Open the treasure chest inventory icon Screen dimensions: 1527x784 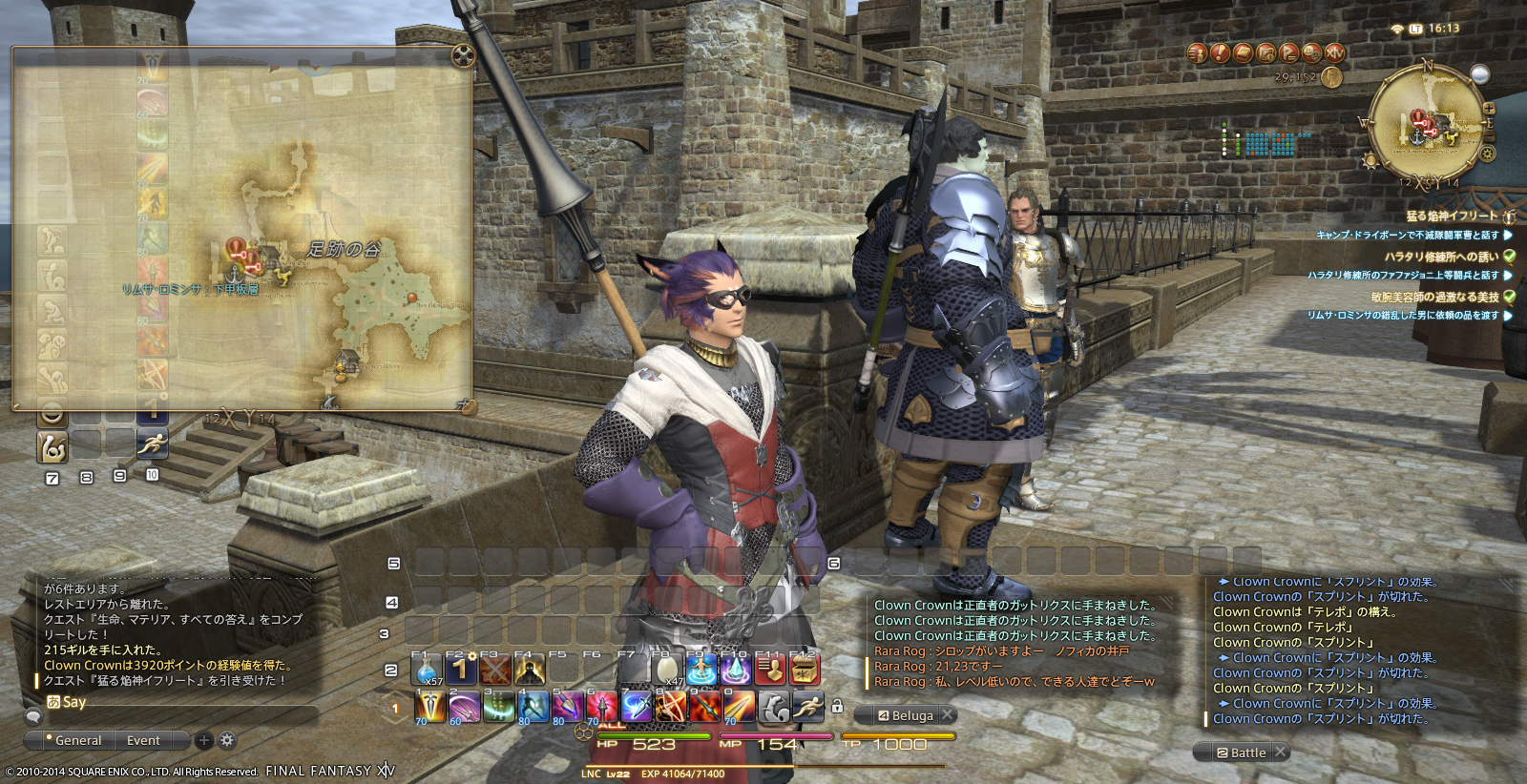coord(805,670)
